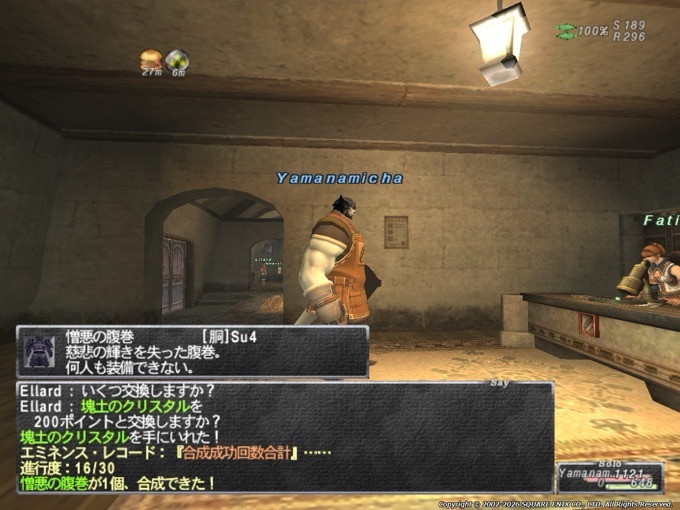Click the Say chat mode label

click(x=499, y=381)
